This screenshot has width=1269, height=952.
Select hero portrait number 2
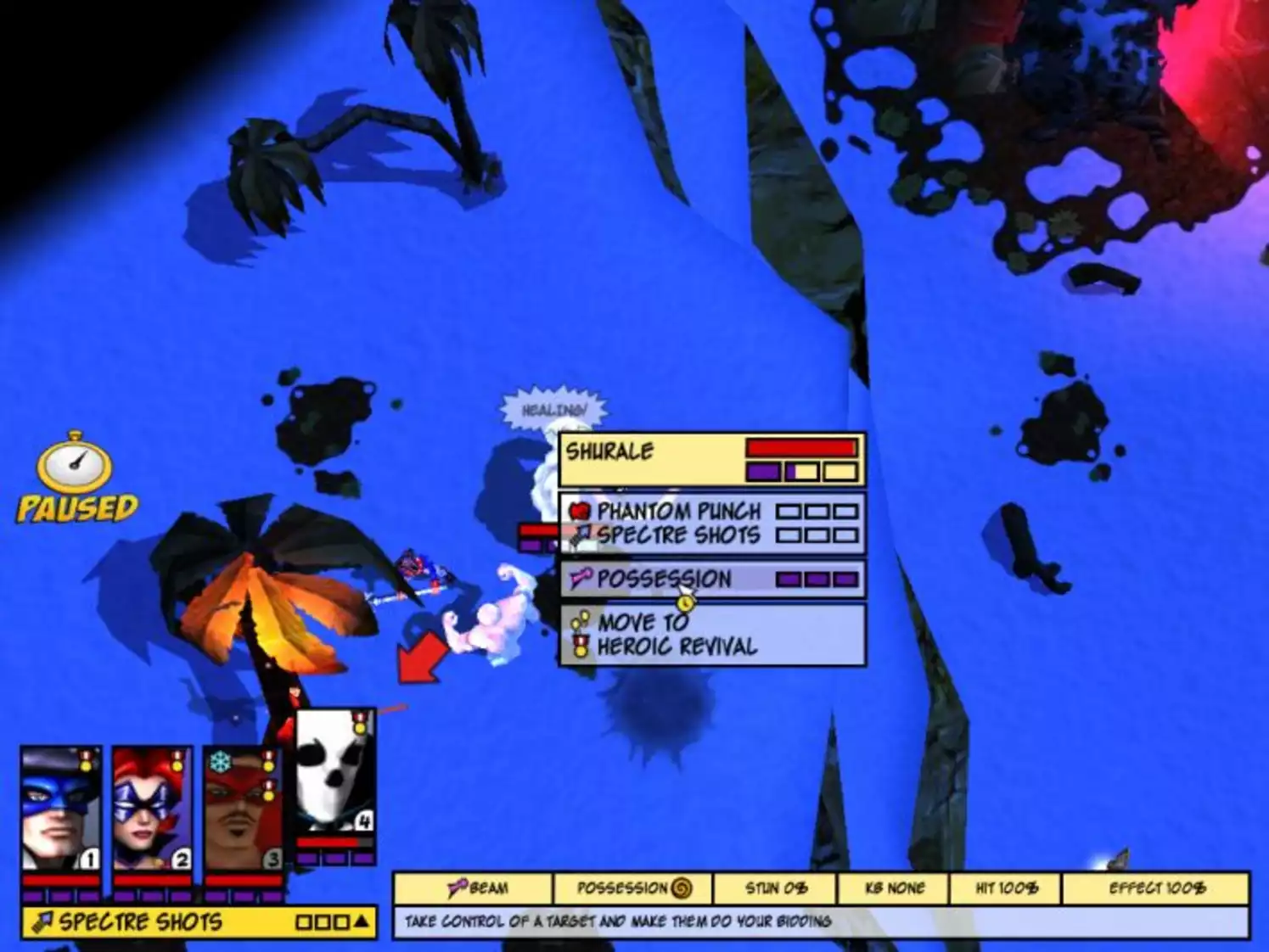coord(150,806)
